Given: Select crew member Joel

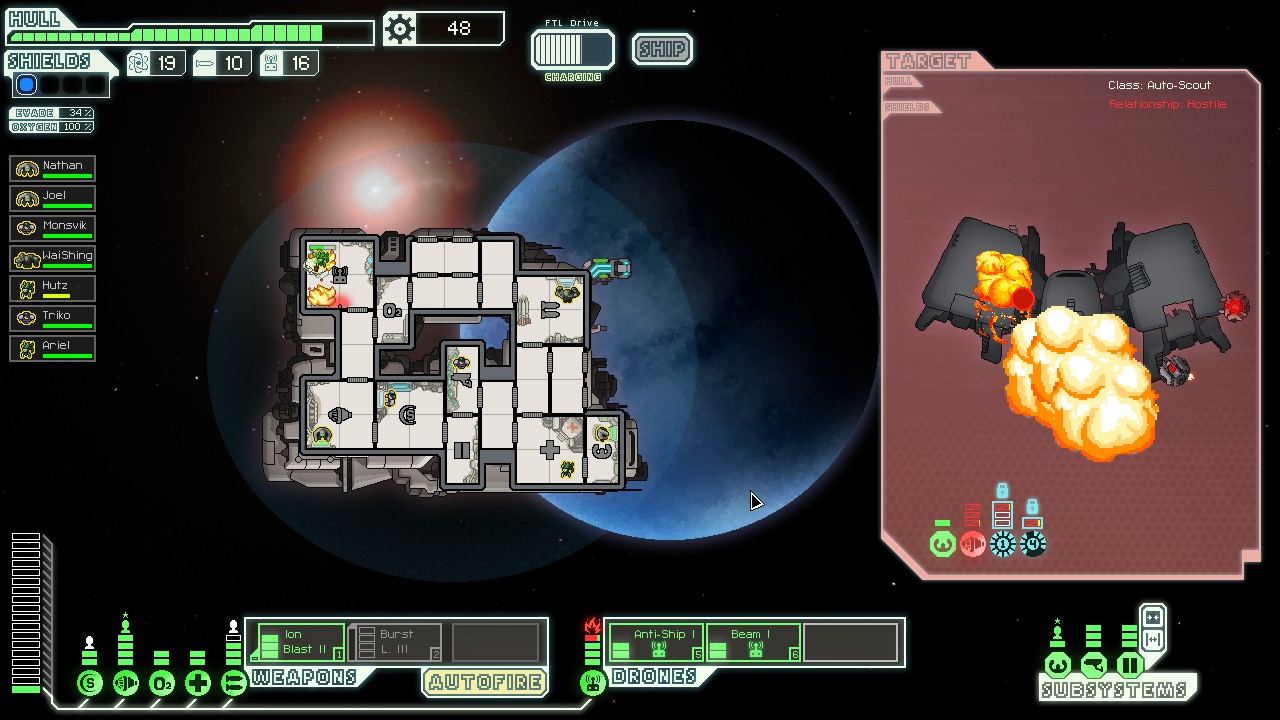Looking at the screenshot, I should (53, 198).
